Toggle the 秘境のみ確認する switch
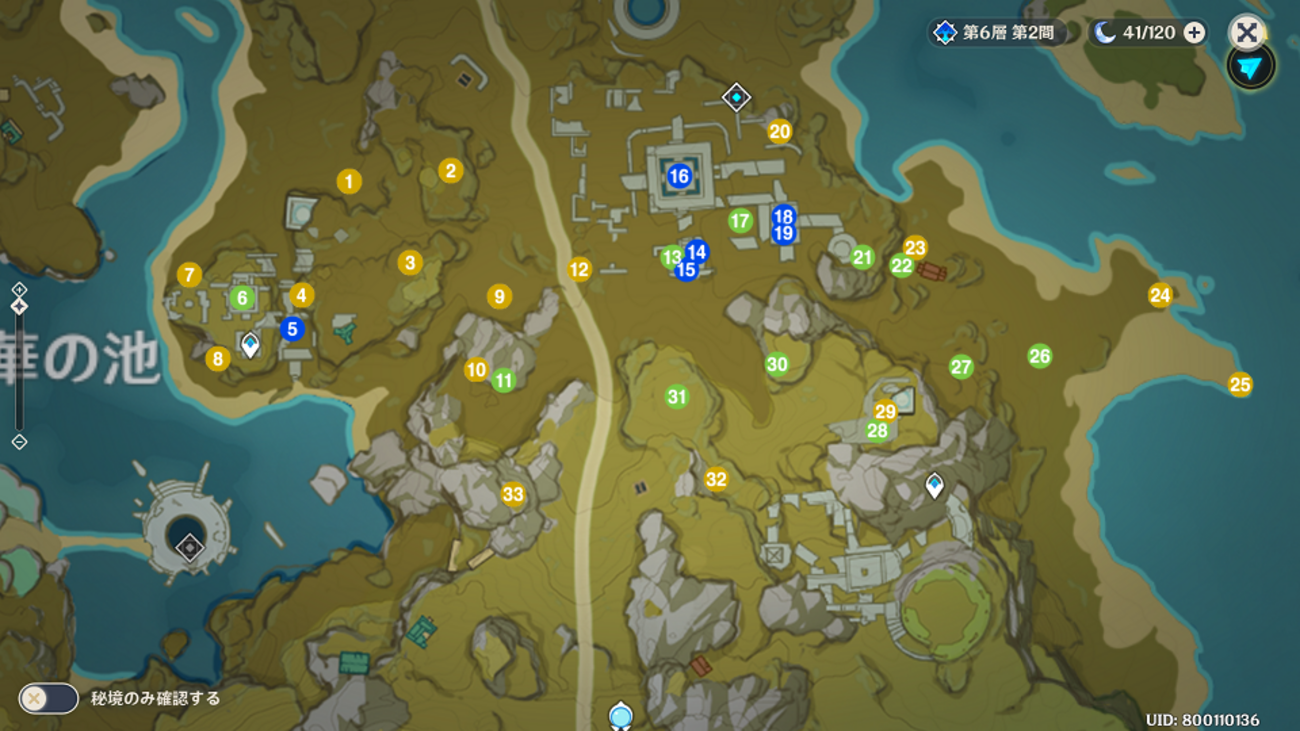The width and height of the screenshot is (1300, 731). point(48,698)
